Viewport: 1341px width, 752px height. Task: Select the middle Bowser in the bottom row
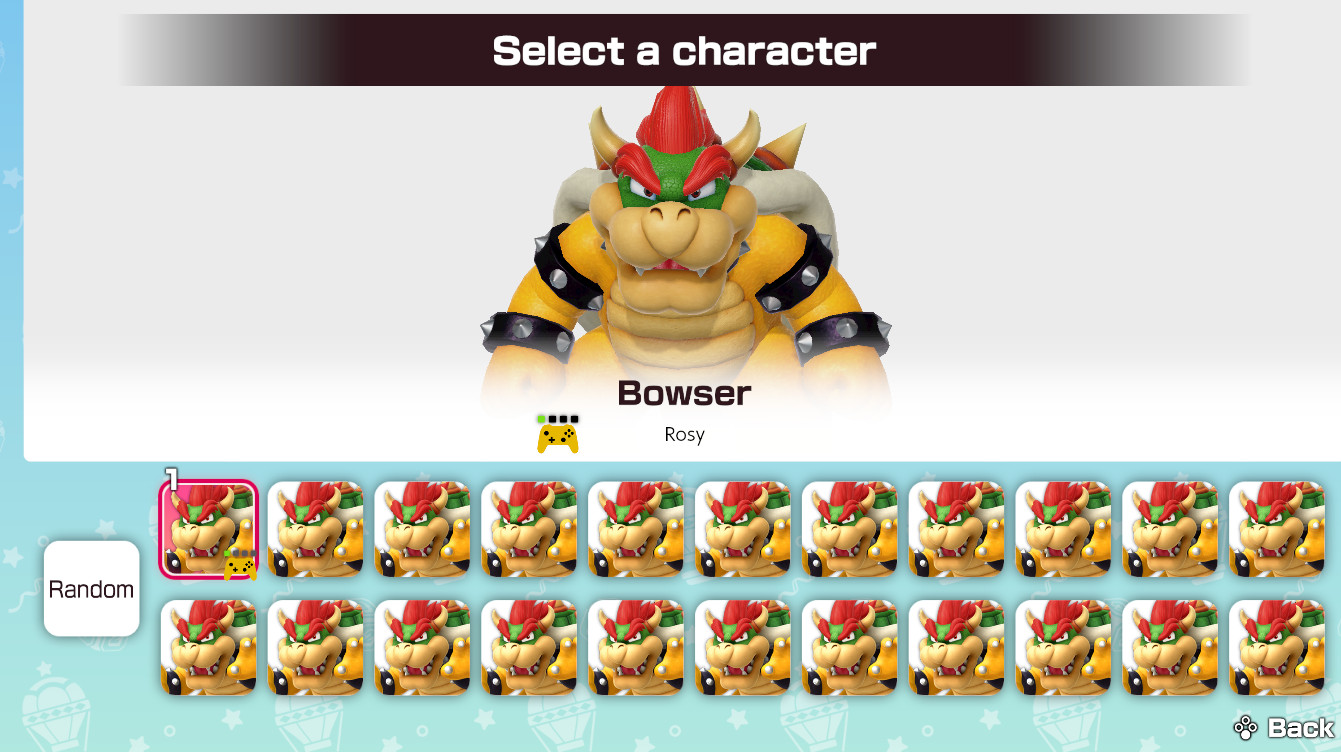click(x=742, y=647)
